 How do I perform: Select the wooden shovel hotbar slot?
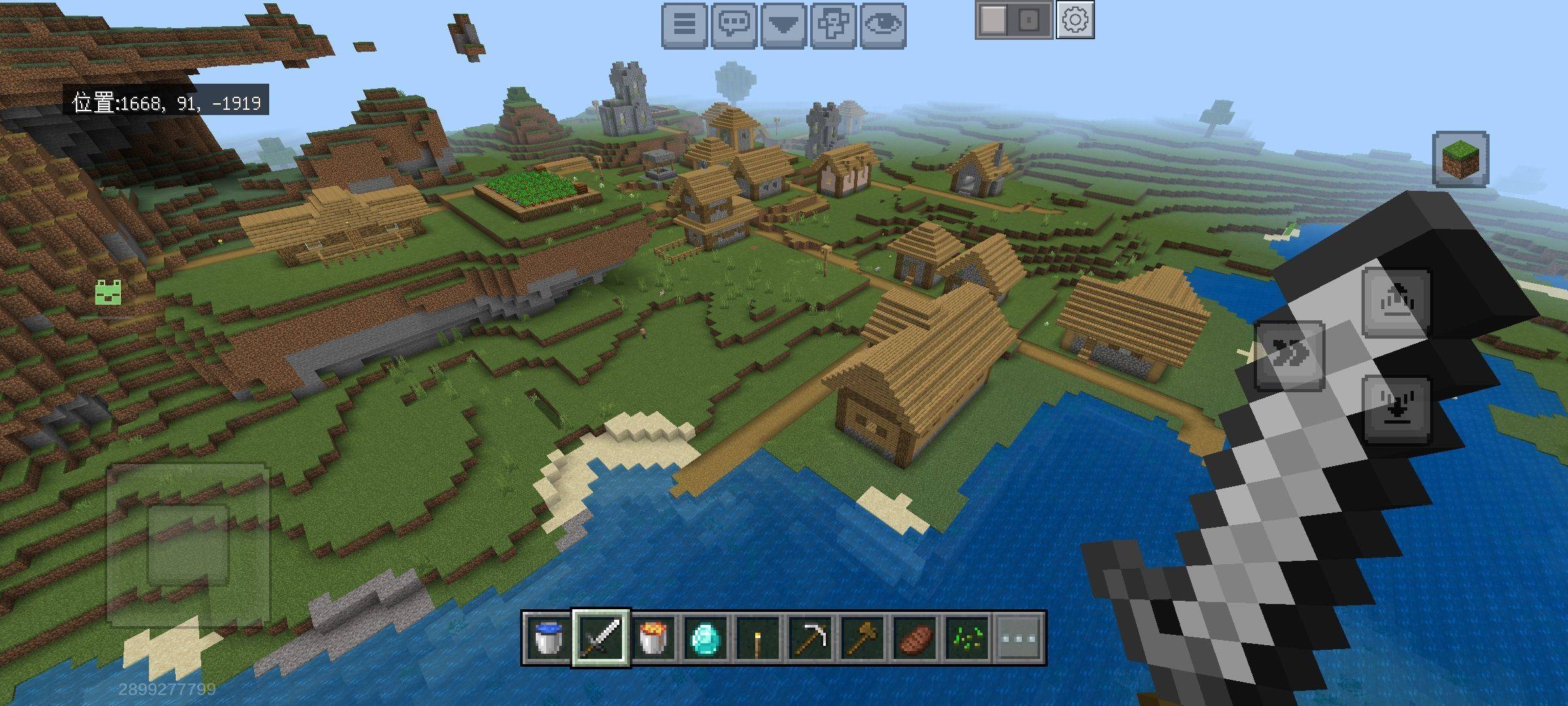(x=862, y=637)
